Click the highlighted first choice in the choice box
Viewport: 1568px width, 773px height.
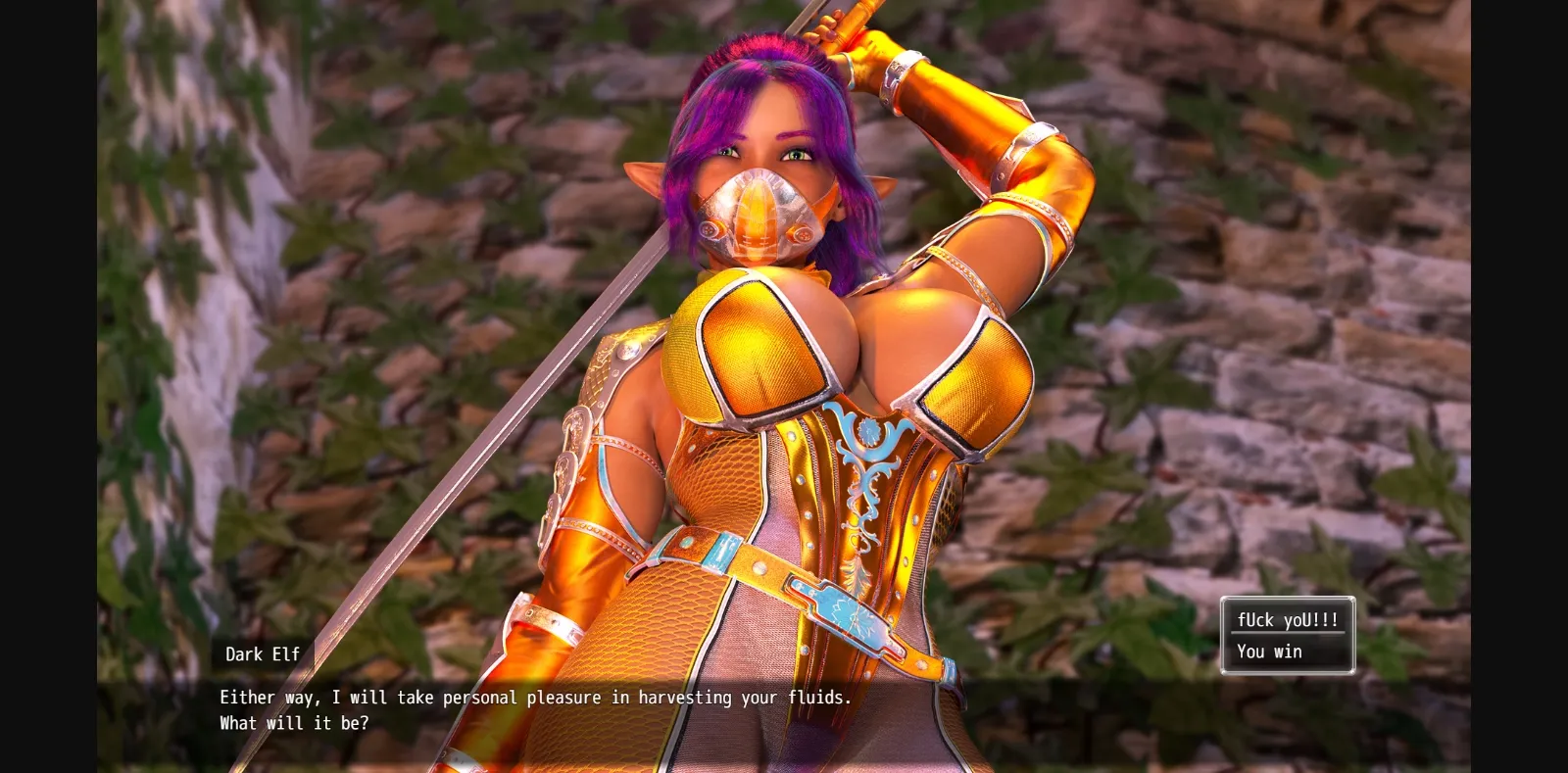coord(1288,619)
